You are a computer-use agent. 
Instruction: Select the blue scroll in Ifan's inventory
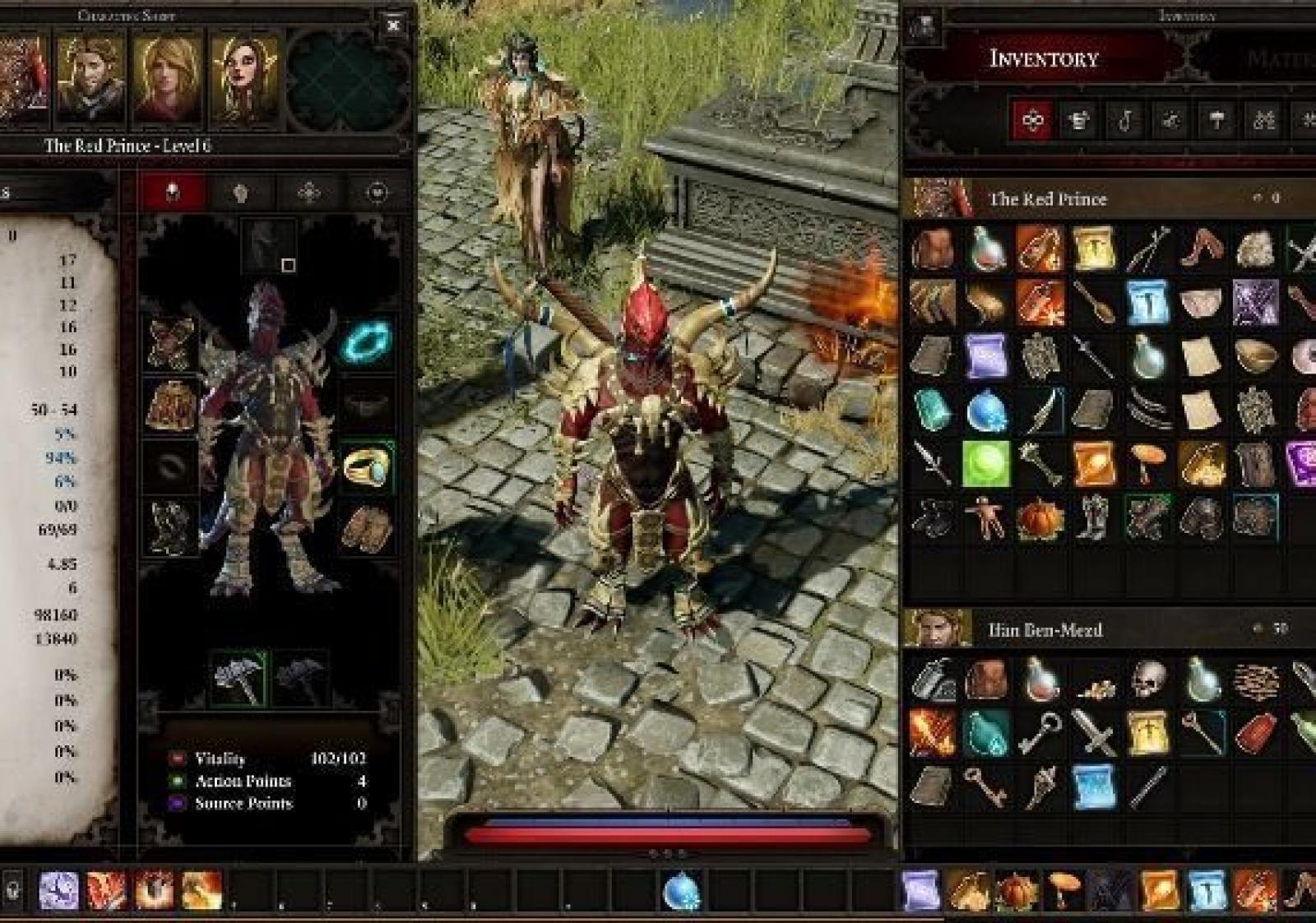pos(1093,786)
